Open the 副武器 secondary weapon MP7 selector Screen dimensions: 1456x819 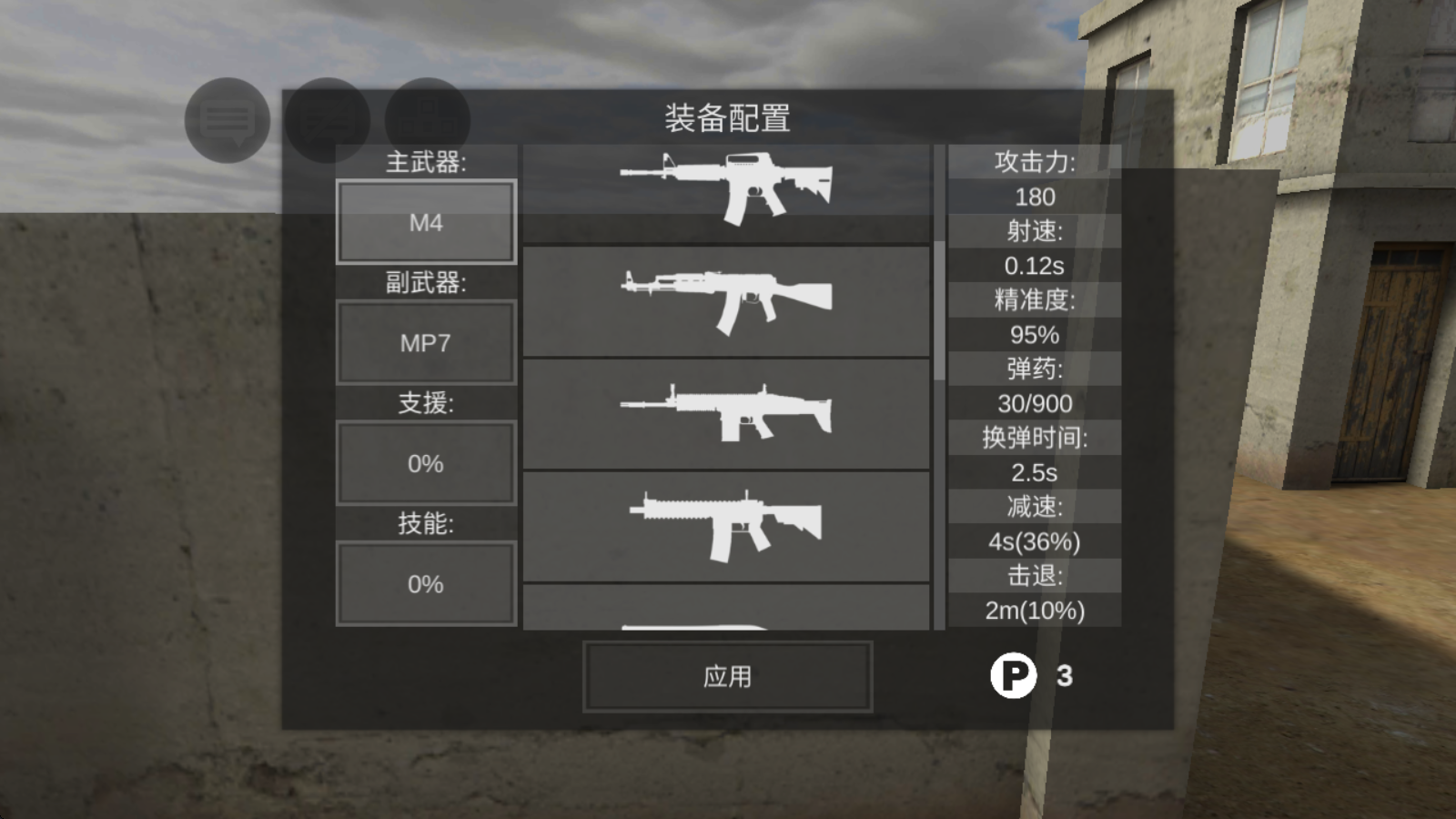[x=425, y=342]
